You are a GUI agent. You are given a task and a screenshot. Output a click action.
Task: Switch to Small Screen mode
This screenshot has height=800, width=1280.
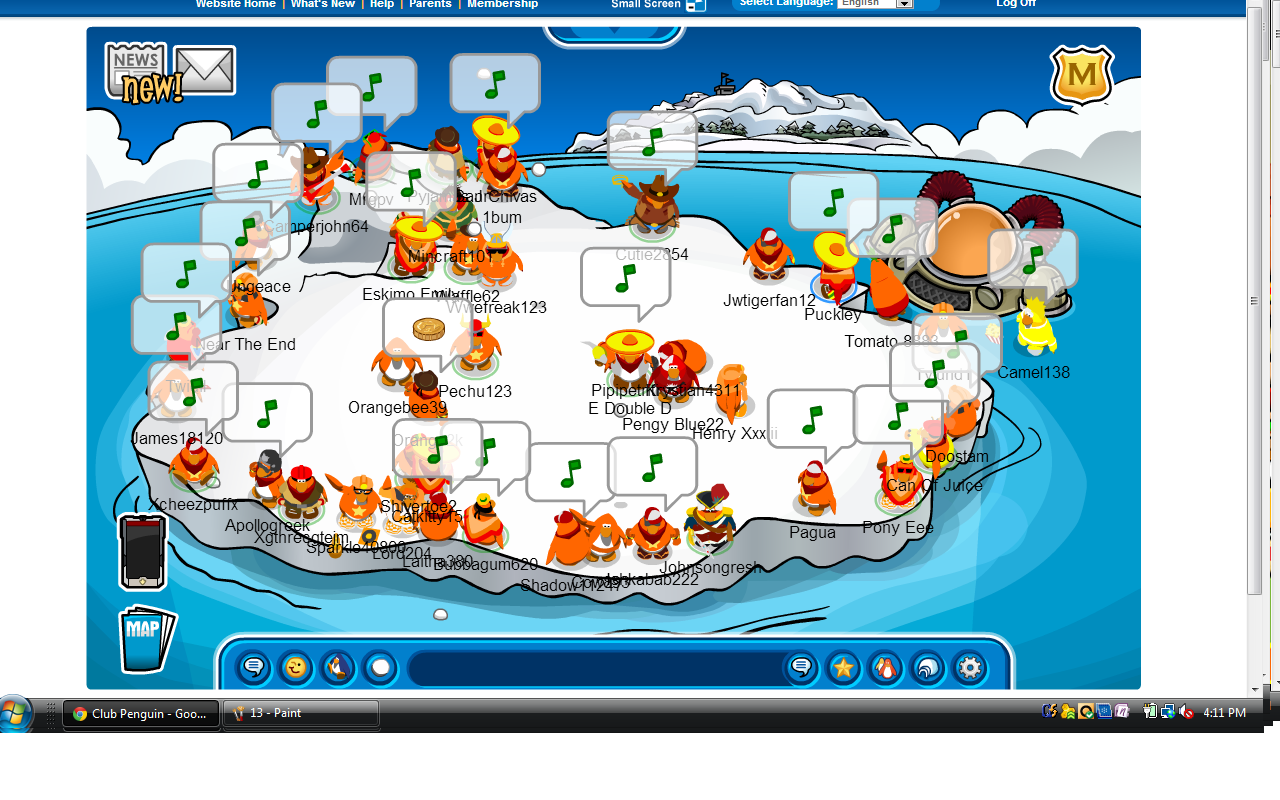(x=657, y=4)
